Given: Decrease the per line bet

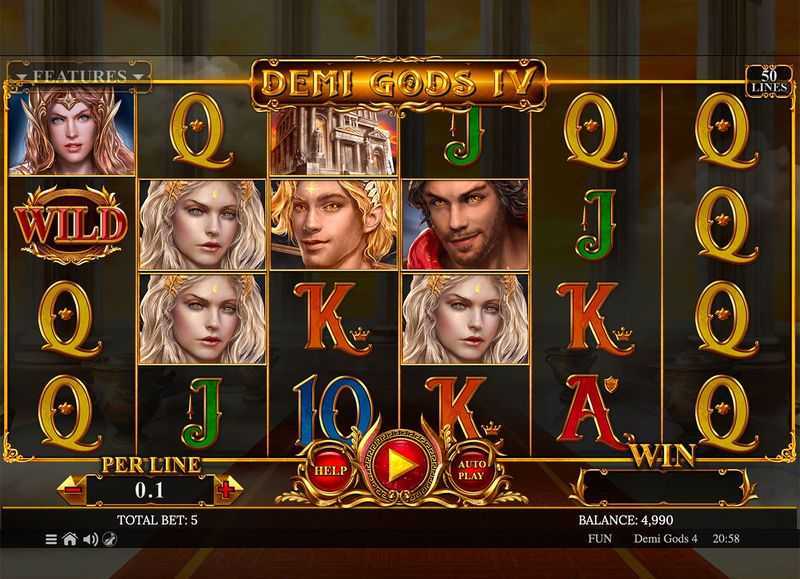Looking at the screenshot, I should click(x=72, y=490).
